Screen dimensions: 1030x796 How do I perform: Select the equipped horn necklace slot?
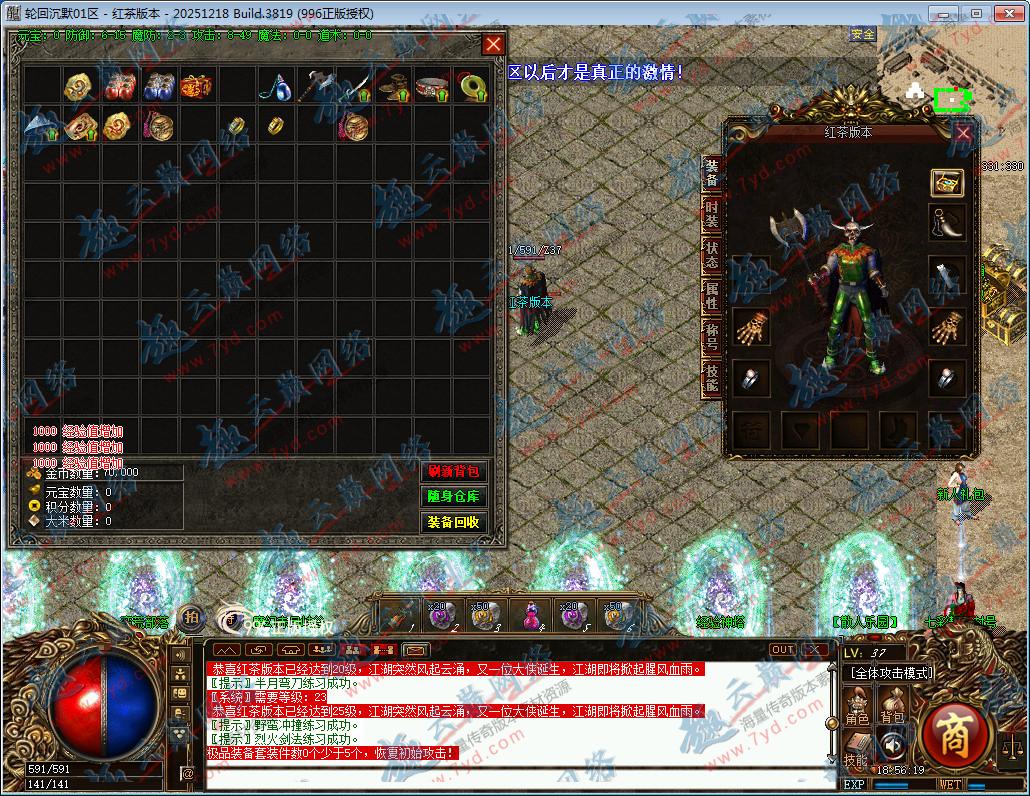(x=947, y=224)
